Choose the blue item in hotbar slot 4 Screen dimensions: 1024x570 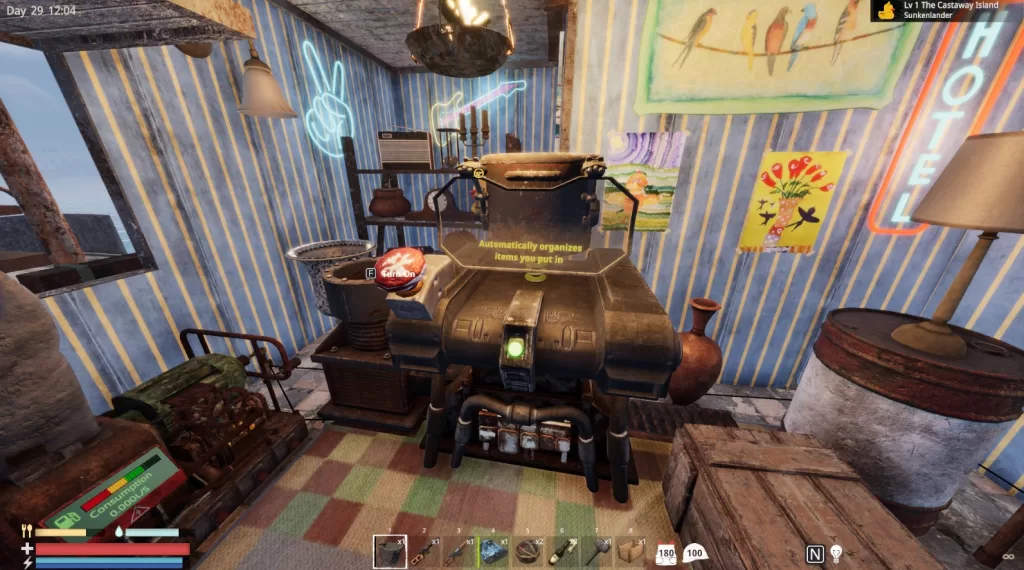point(493,551)
